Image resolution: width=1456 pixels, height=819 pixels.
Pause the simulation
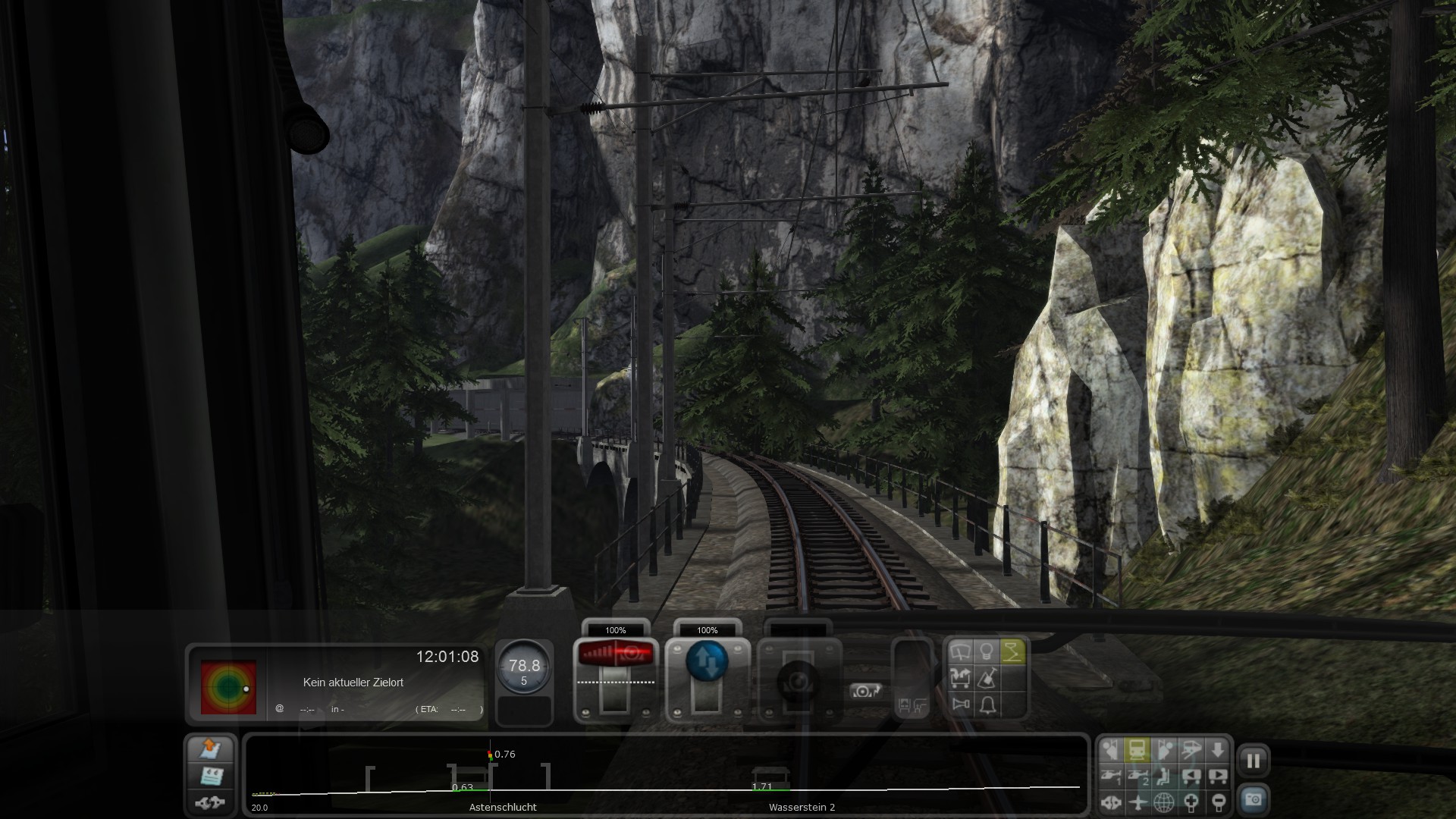click(x=1253, y=761)
